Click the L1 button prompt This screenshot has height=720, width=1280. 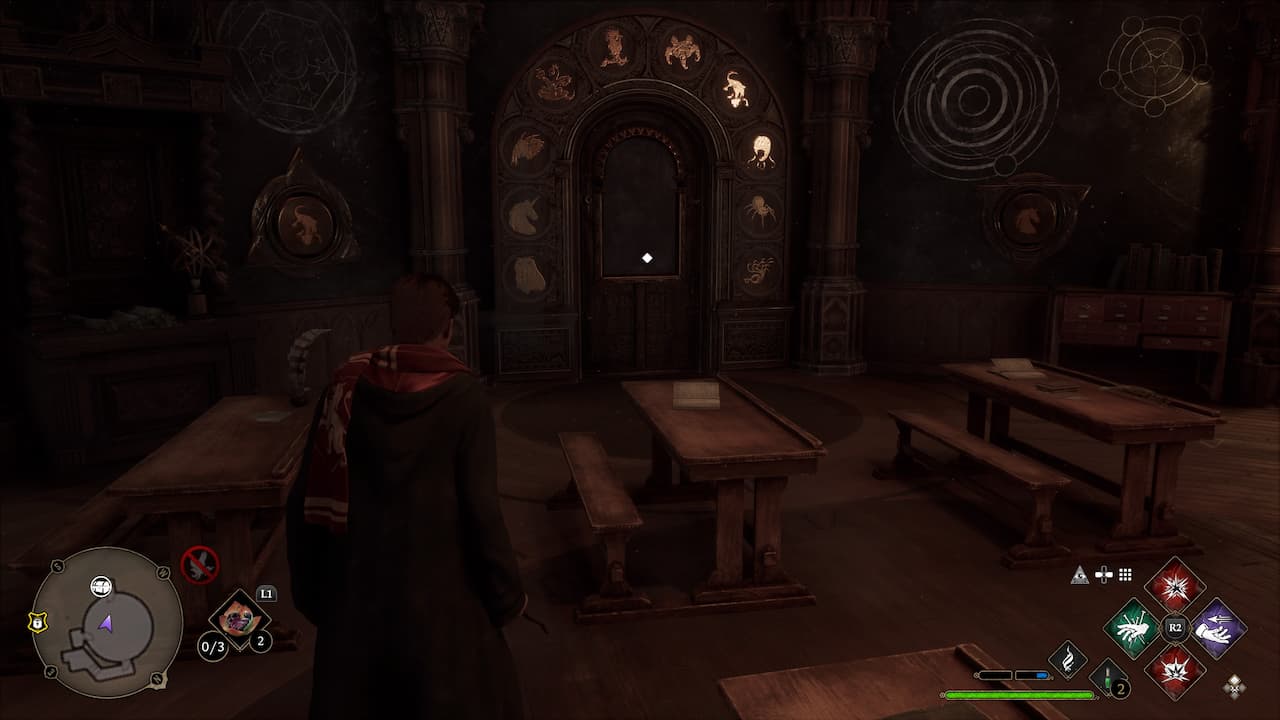point(266,593)
